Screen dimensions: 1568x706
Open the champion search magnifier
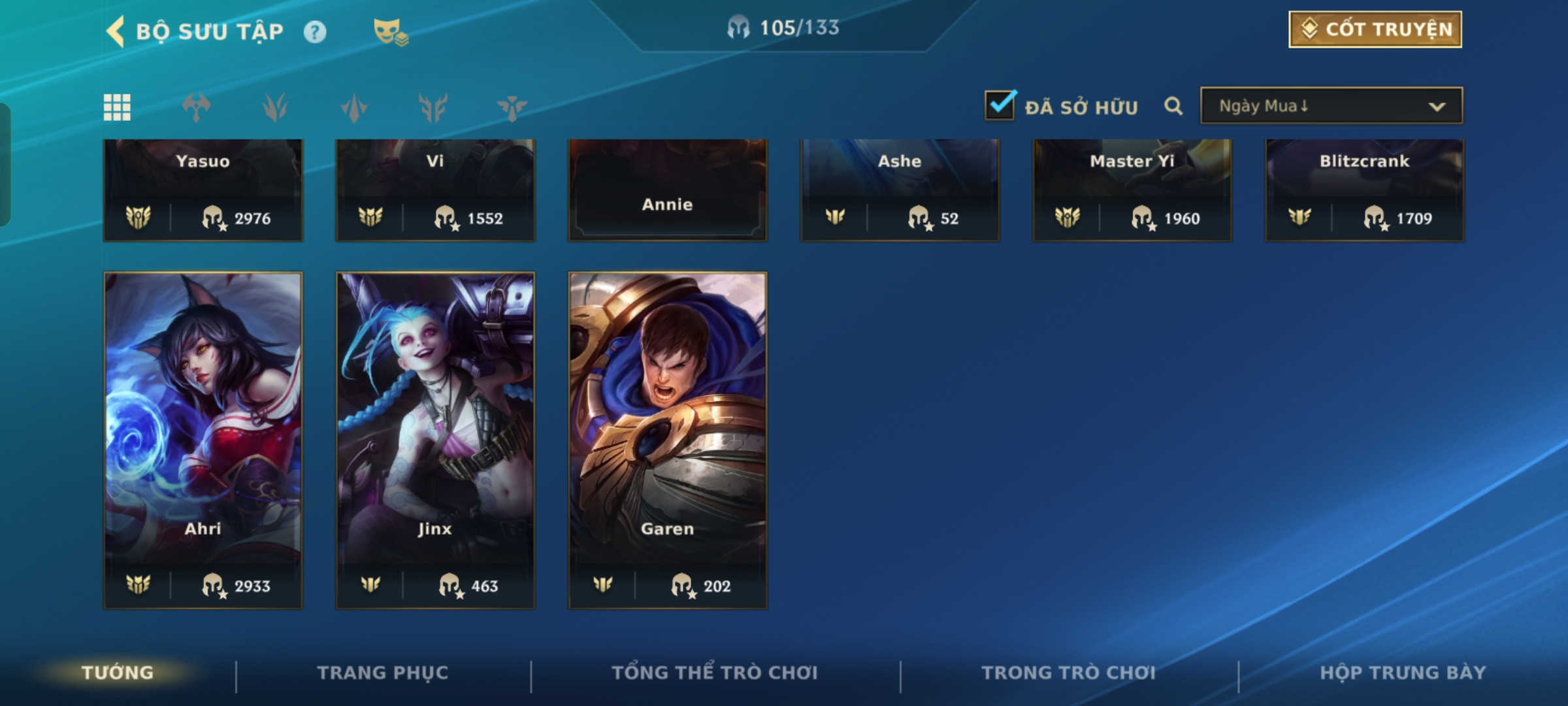click(x=1173, y=106)
